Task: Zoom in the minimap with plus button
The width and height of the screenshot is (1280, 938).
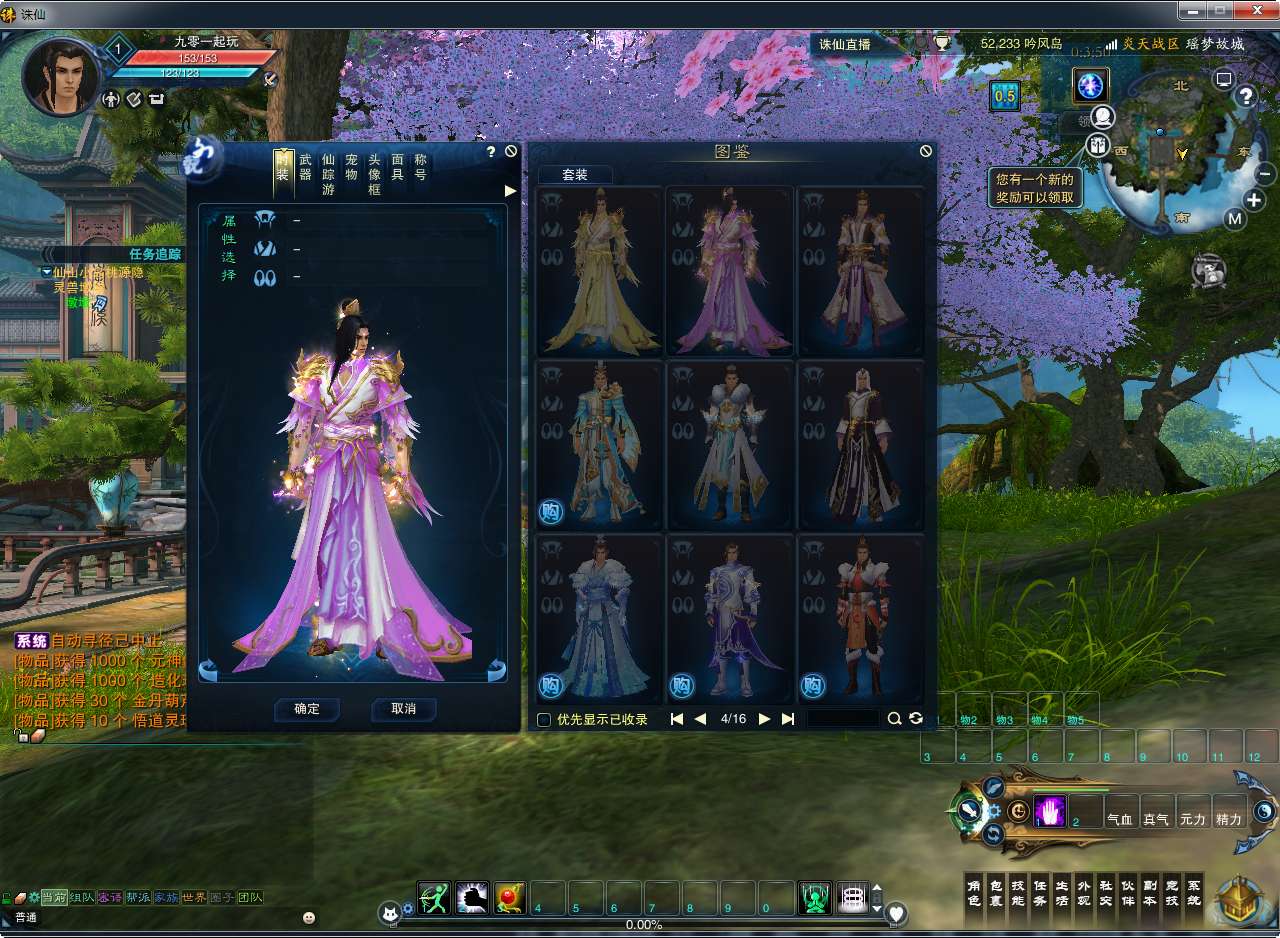Action: point(1254,200)
